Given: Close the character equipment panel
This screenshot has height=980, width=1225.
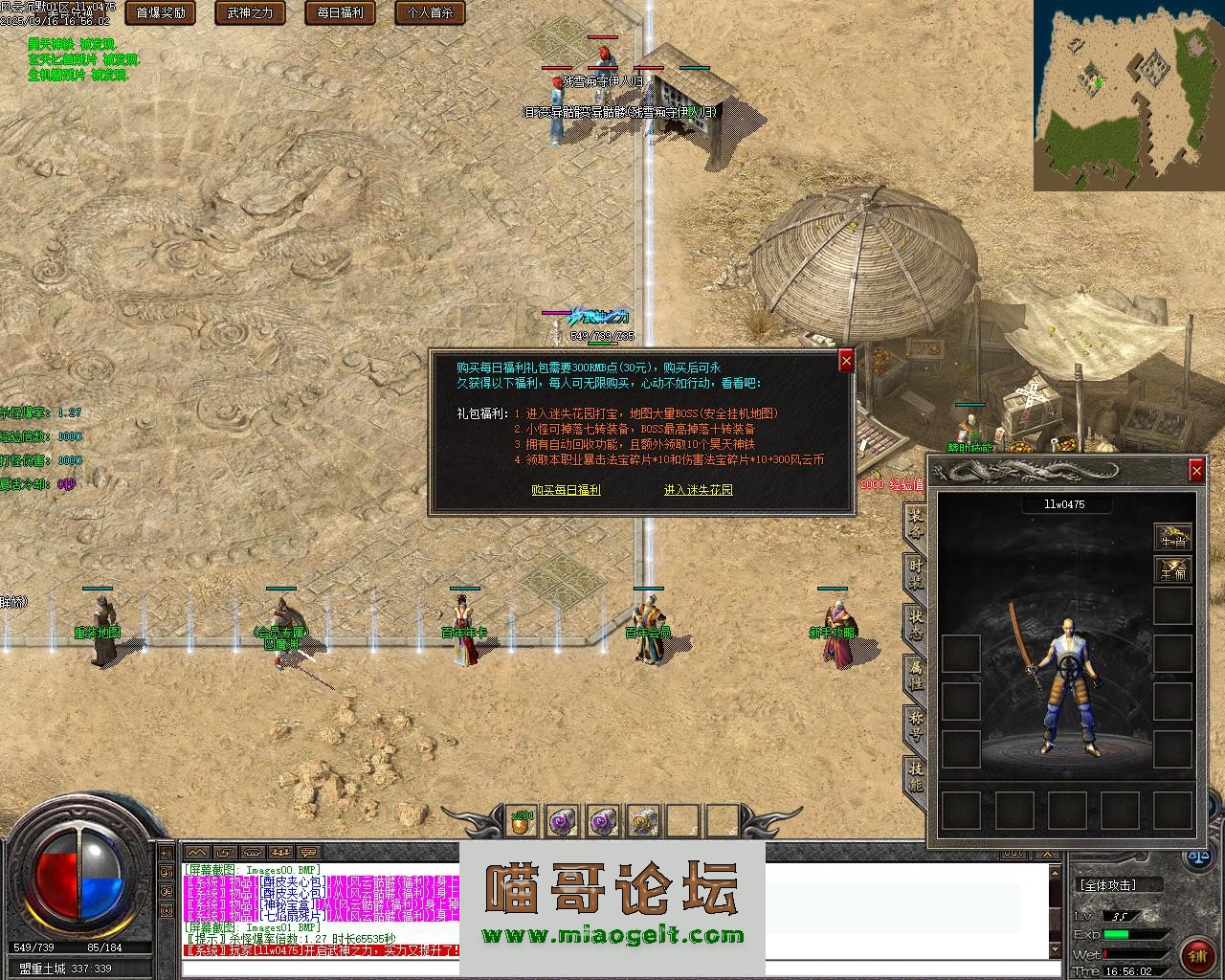Looking at the screenshot, I should (1196, 470).
